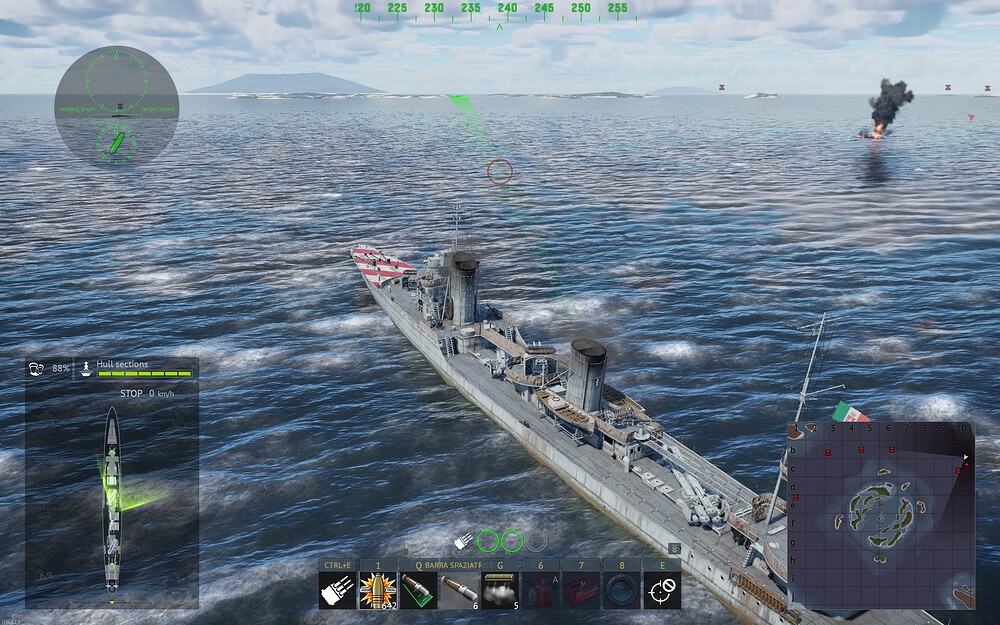The image size is (1000, 625).
Task: Click the Hull sections ship icon
Action: click(87, 368)
